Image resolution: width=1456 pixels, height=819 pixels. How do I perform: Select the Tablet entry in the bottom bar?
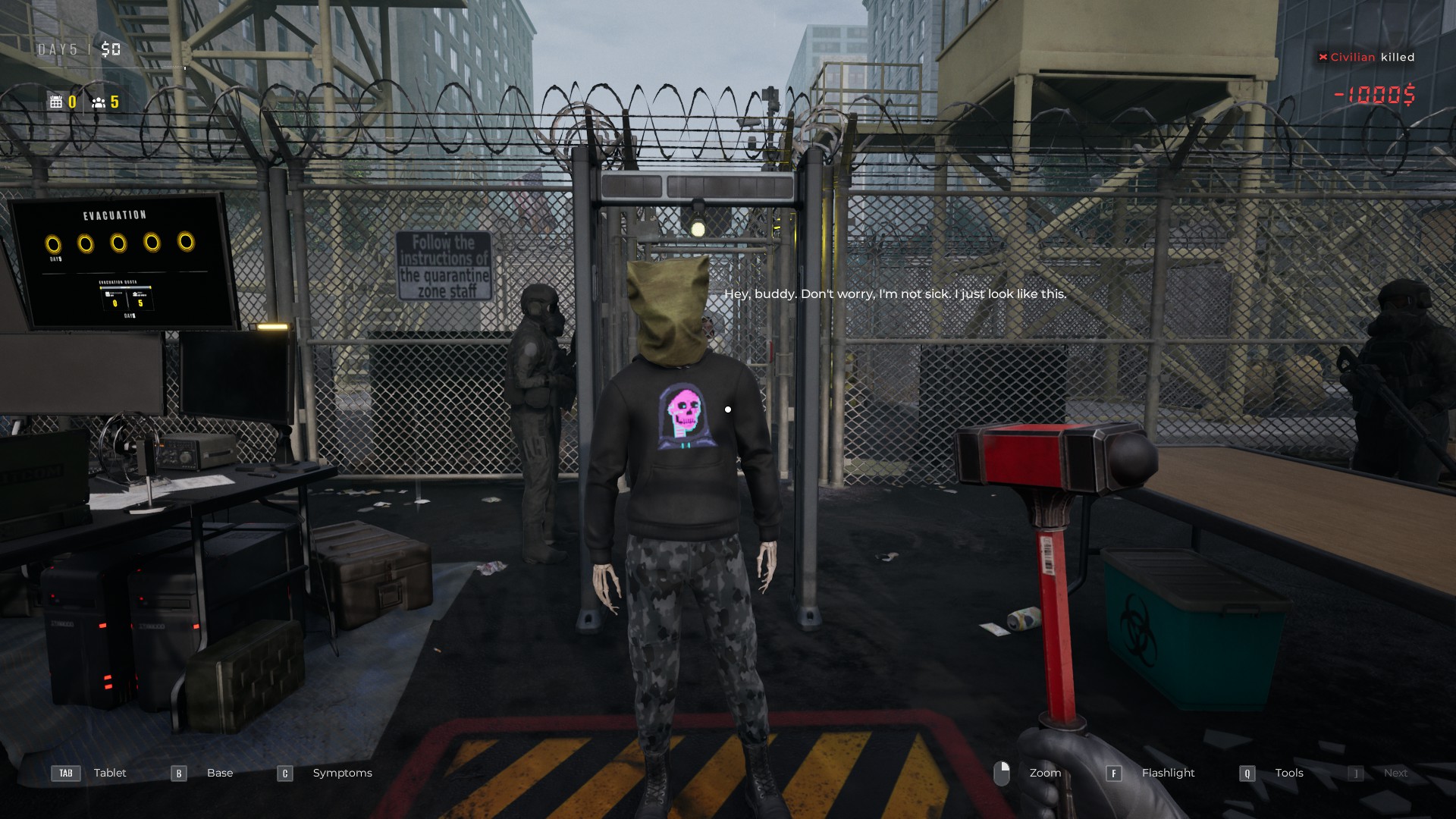pos(110,773)
